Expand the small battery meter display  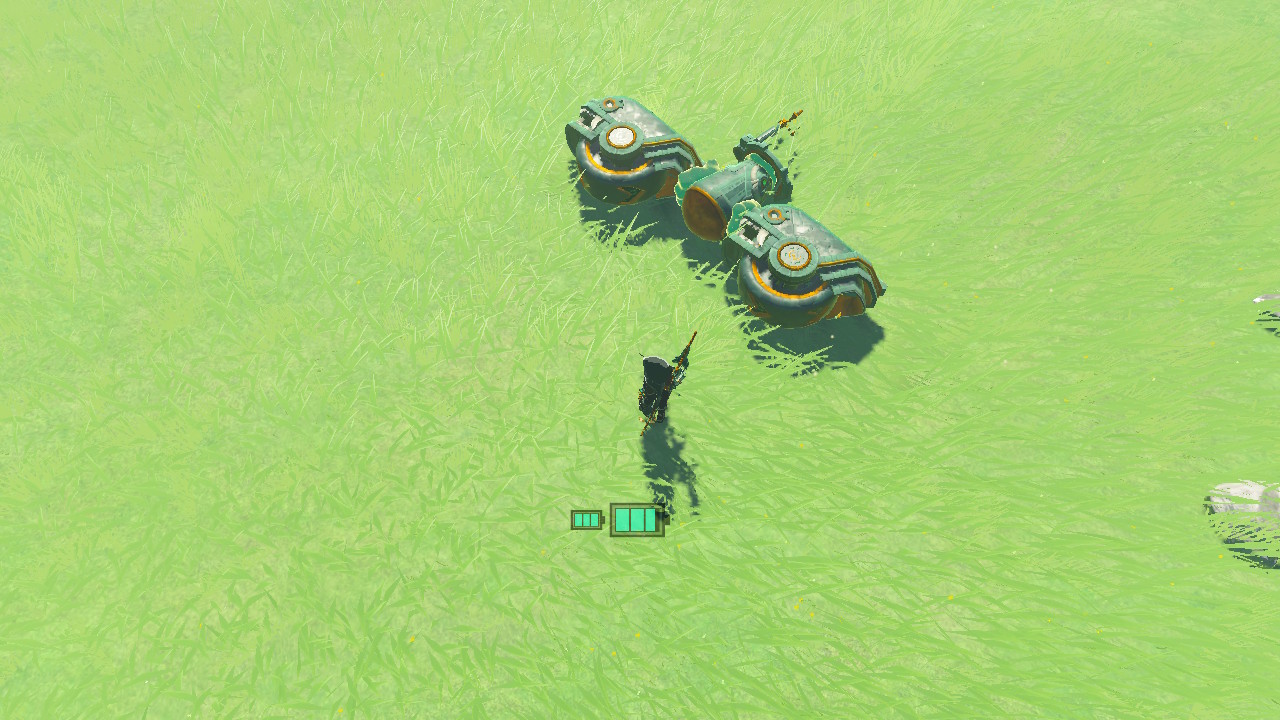click(586, 520)
